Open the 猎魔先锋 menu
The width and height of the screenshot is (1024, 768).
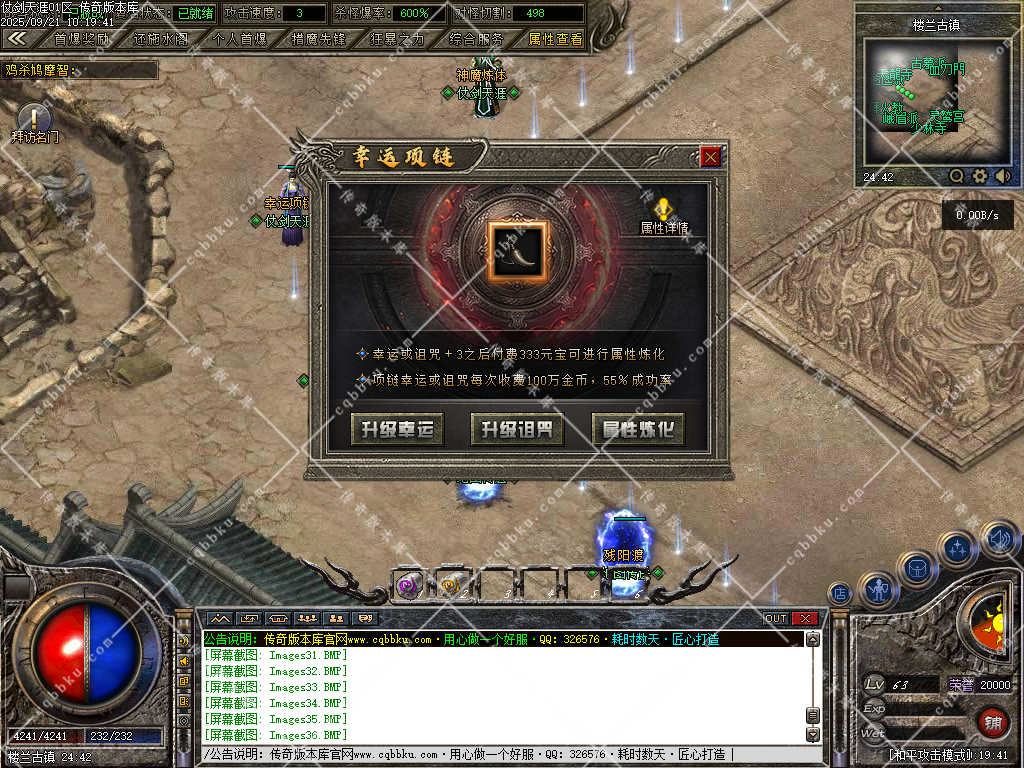tap(318, 39)
